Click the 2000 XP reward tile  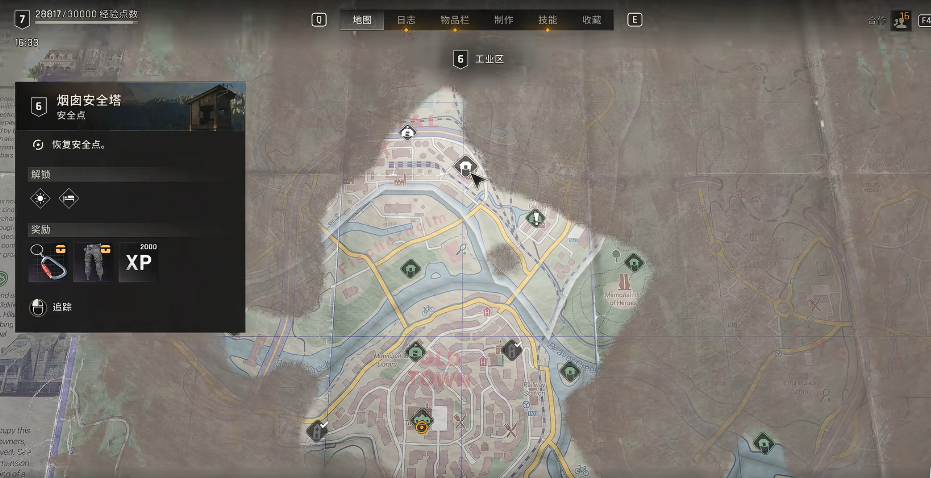(x=138, y=262)
